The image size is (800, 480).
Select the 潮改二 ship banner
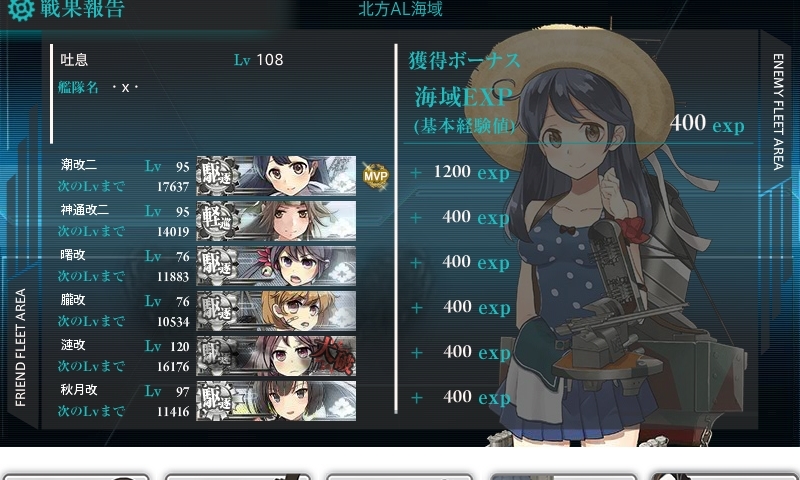(276, 175)
